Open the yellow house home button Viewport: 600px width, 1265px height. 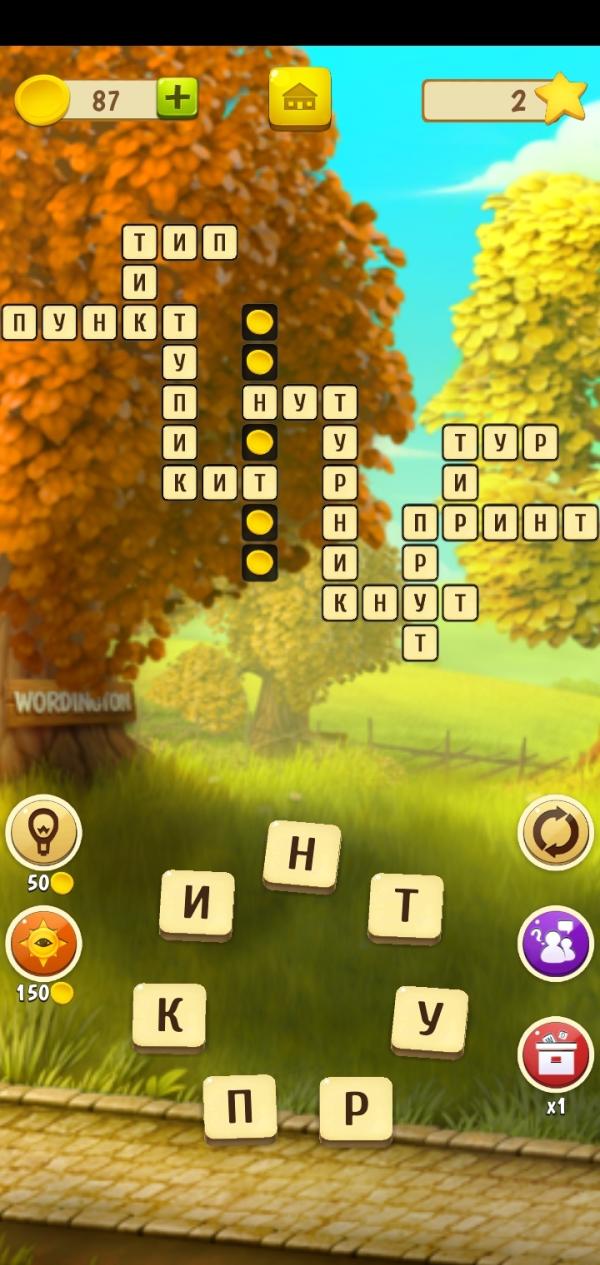(299, 98)
